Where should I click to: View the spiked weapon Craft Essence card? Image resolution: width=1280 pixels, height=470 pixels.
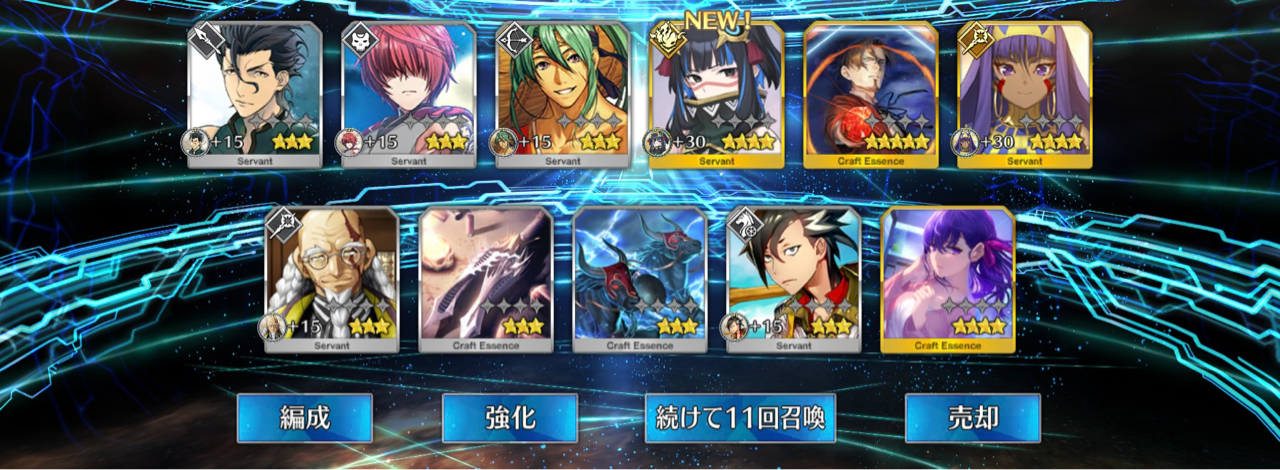486,280
